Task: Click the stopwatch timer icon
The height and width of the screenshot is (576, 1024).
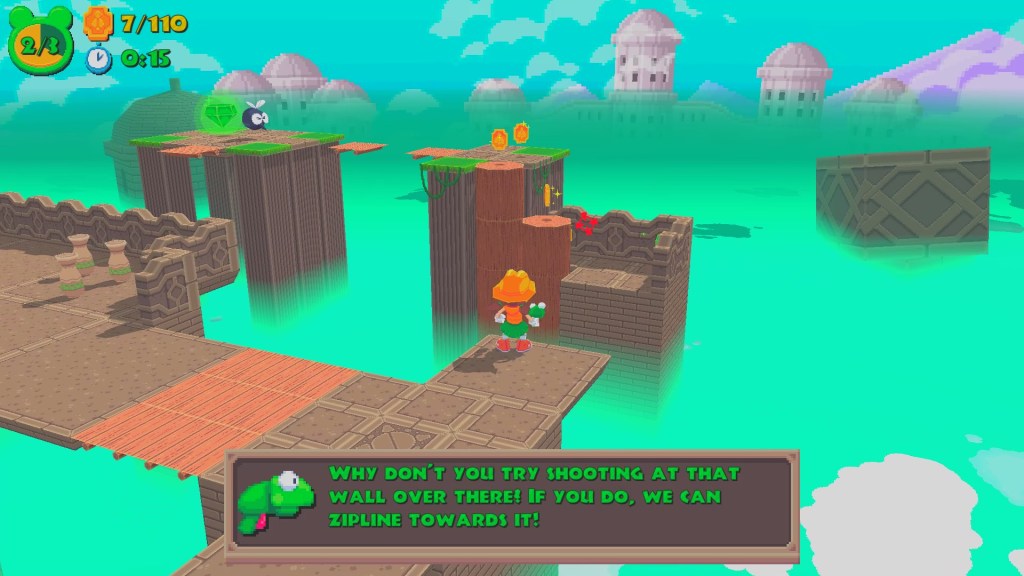Action: pyautogui.click(x=99, y=59)
